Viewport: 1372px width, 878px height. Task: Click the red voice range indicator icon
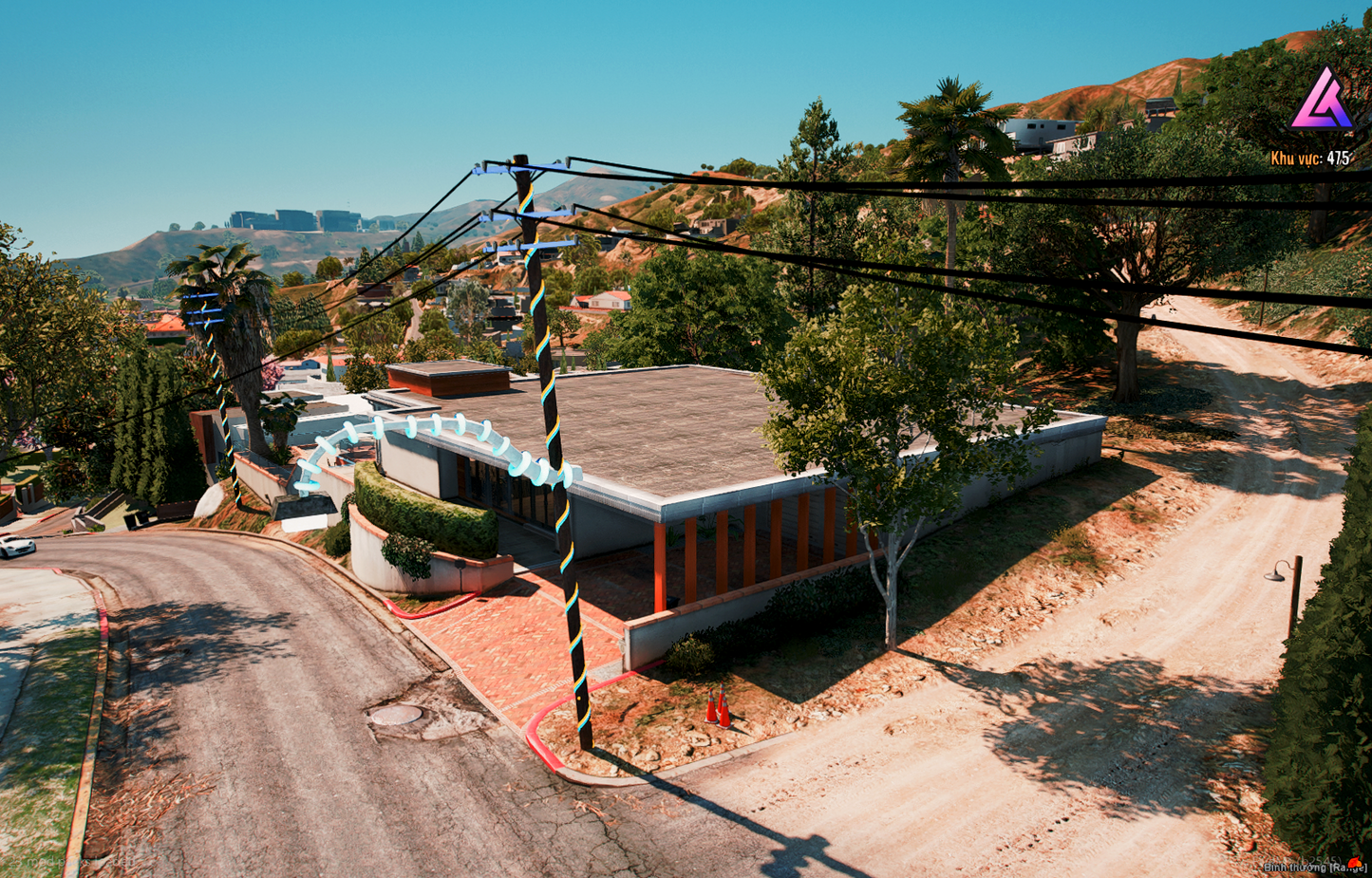tap(1354, 863)
